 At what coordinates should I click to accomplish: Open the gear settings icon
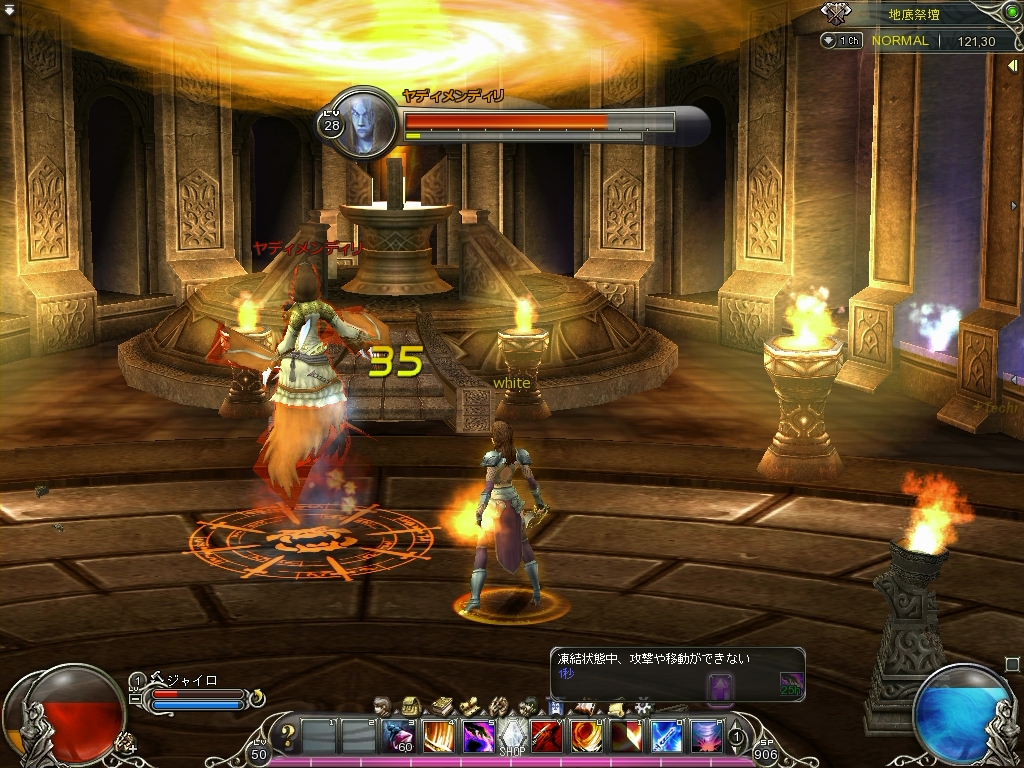pos(643,706)
